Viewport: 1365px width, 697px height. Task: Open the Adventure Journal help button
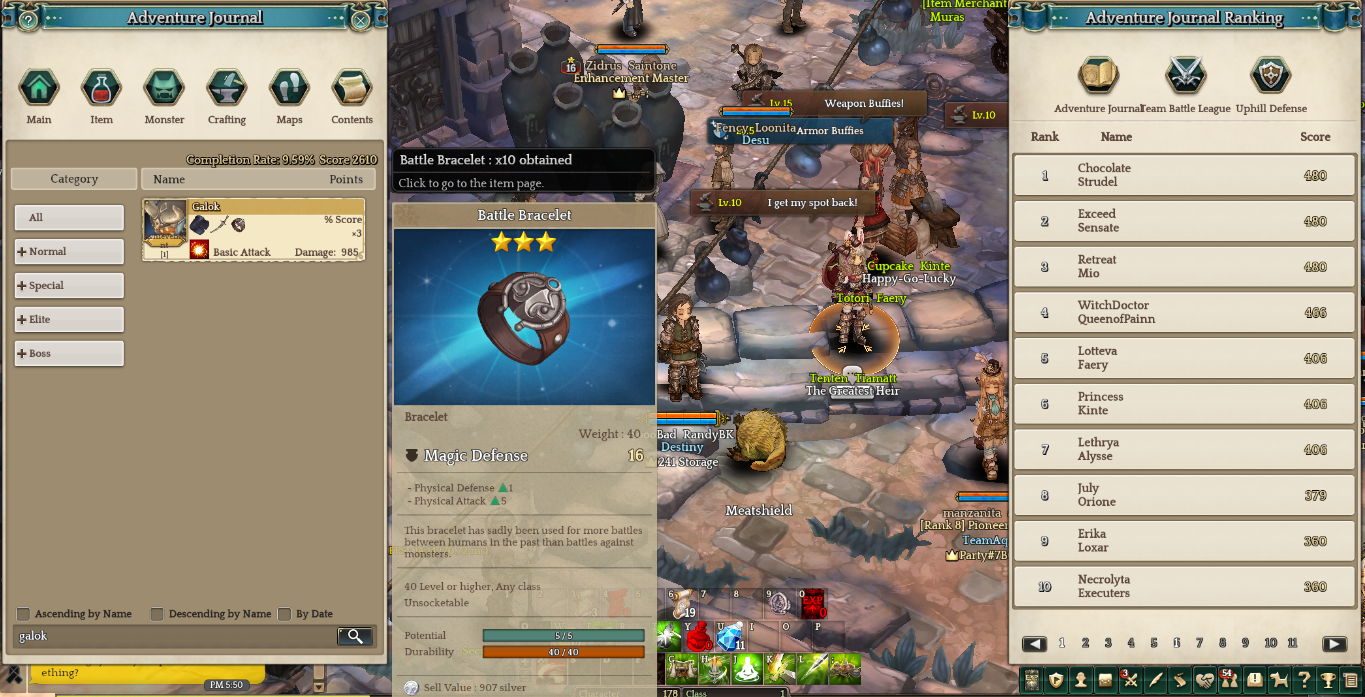28,19
